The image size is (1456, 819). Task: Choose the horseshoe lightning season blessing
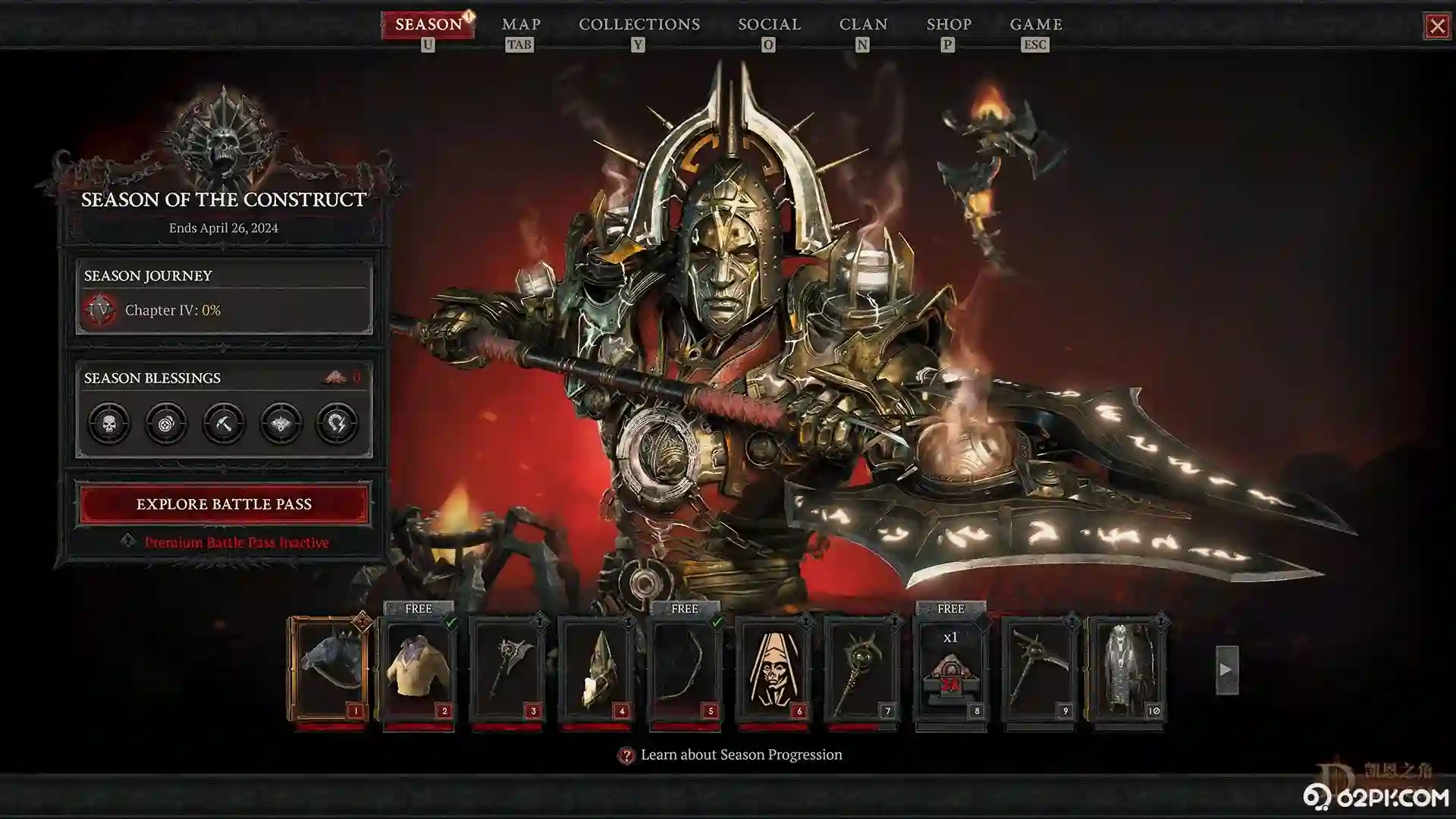pyautogui.click(x=337, y=423)
